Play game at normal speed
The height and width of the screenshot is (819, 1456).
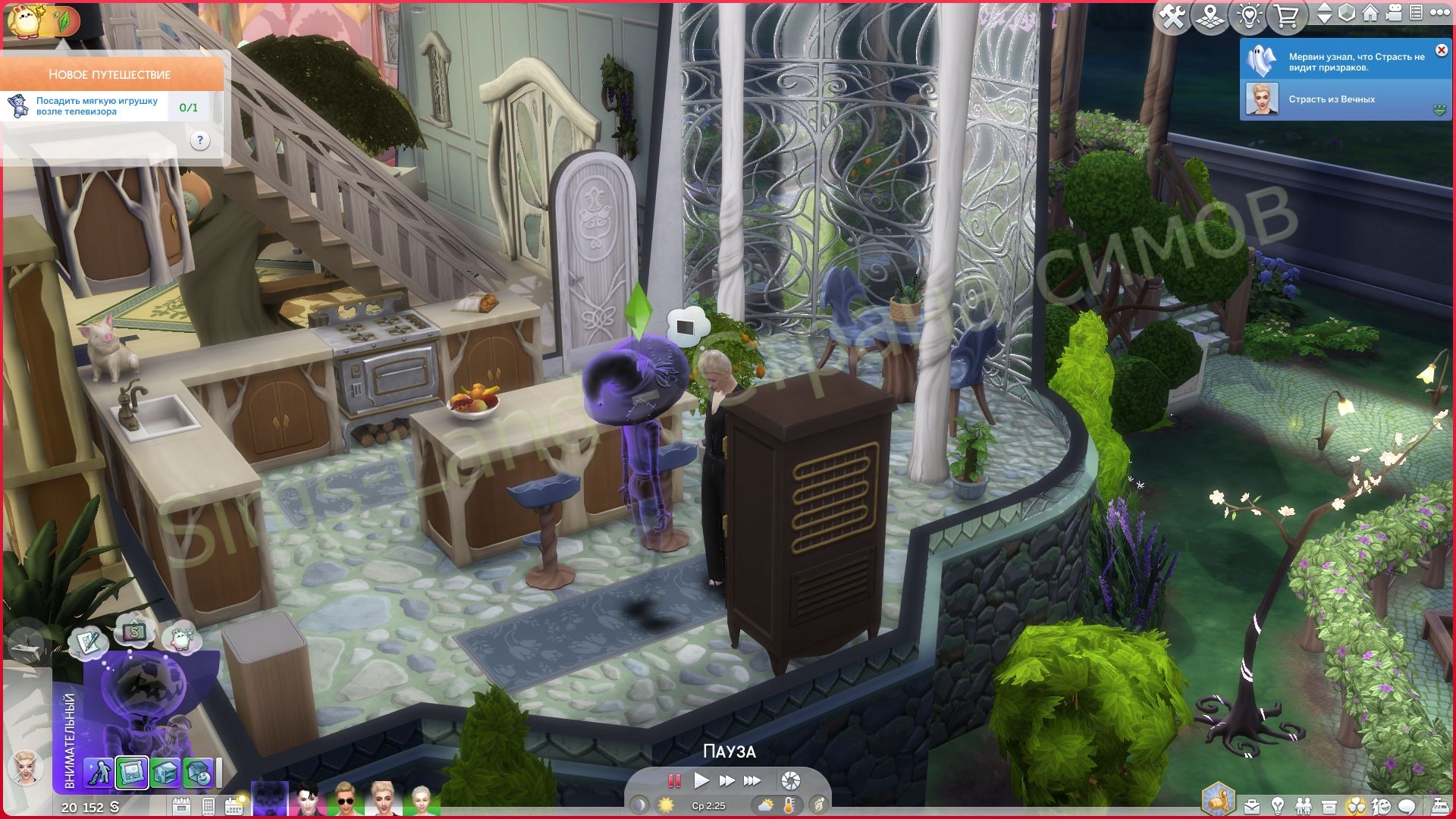point(701,780)
